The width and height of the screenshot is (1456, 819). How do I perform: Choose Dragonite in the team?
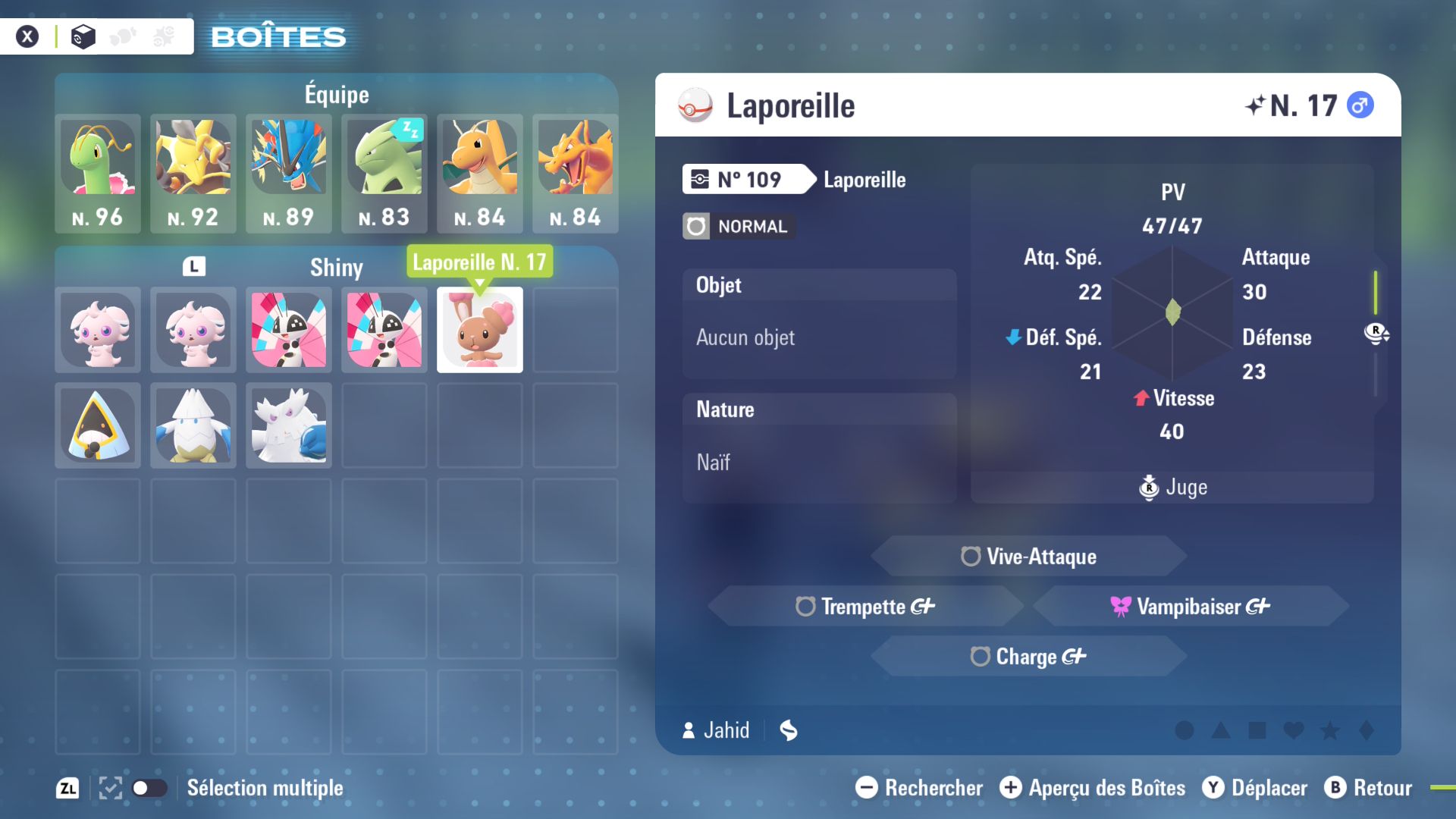tap(480, 173)
